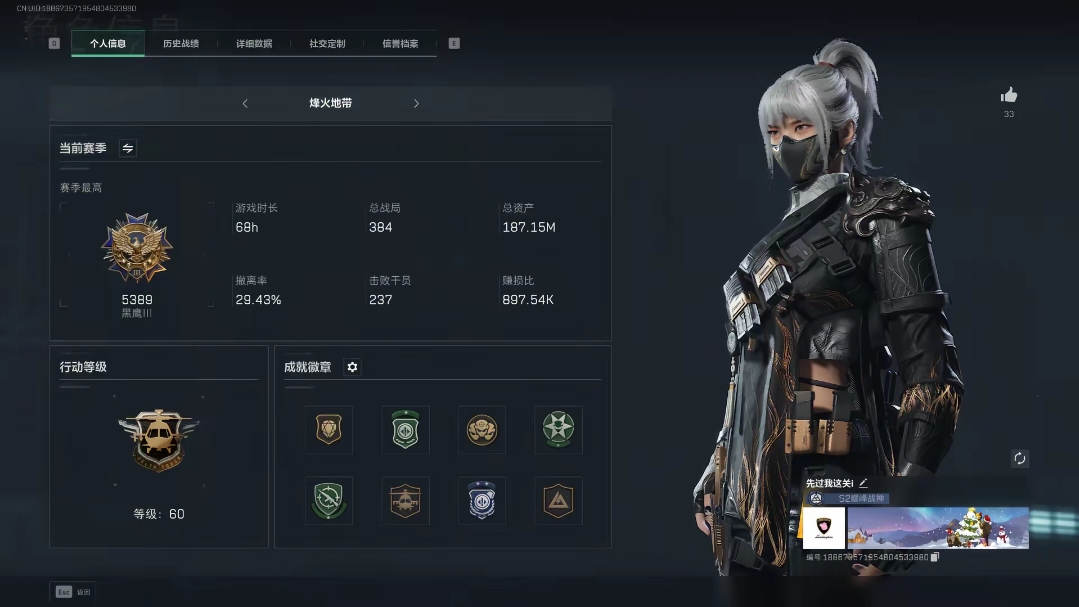Select the 社交定制 tab

327,44
